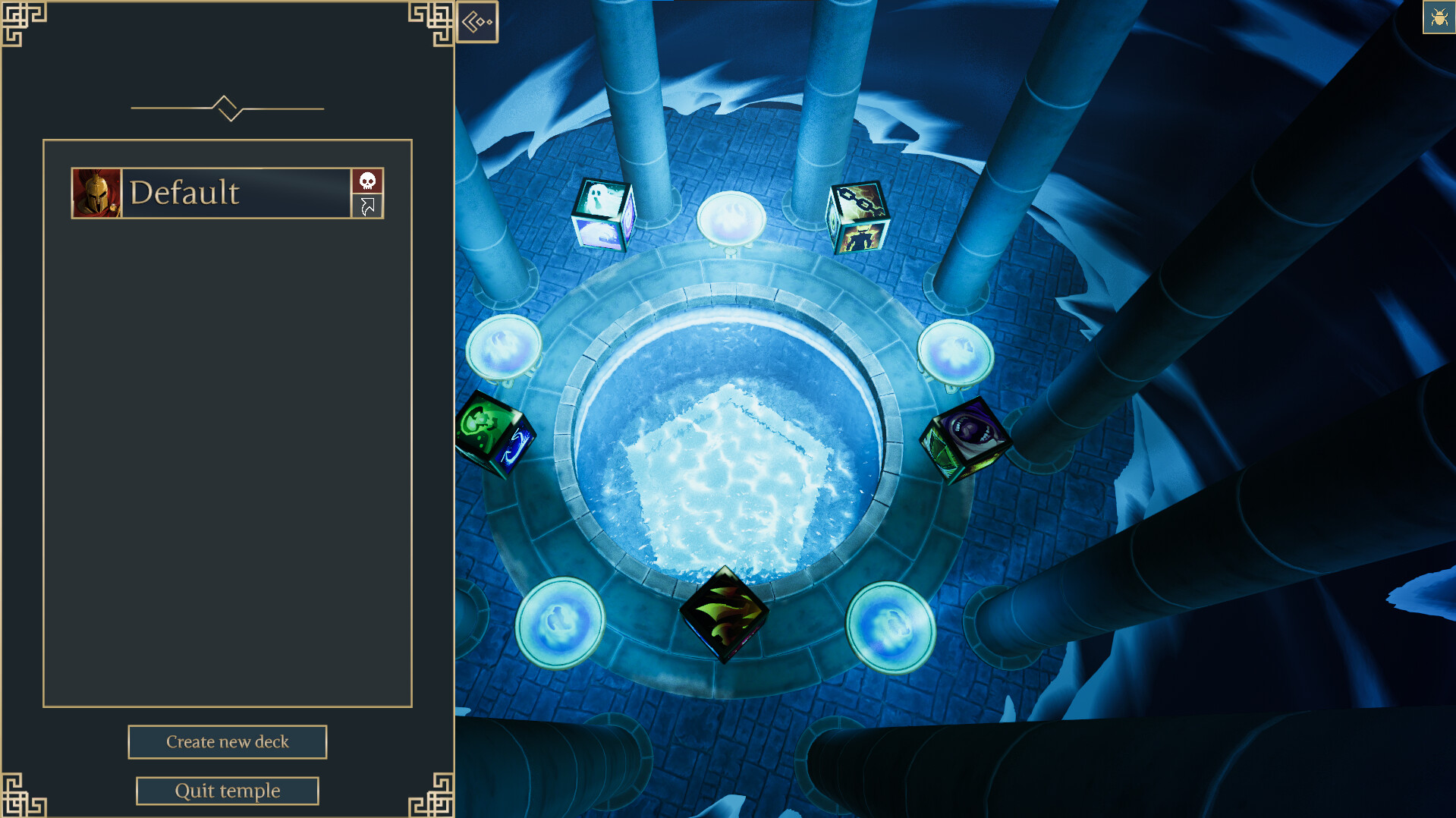1456x818 pixels.
Task: Select the purple fanged mouth cube
Action: pyautogui.click(x=965, y=436)
